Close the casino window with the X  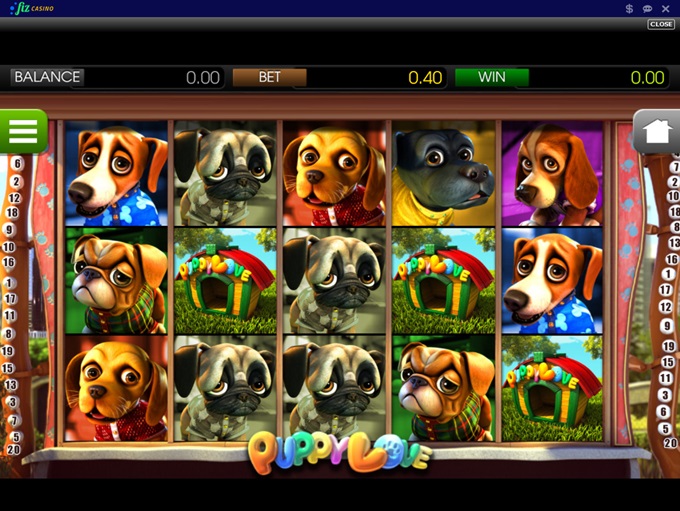(x=666, y=8)
